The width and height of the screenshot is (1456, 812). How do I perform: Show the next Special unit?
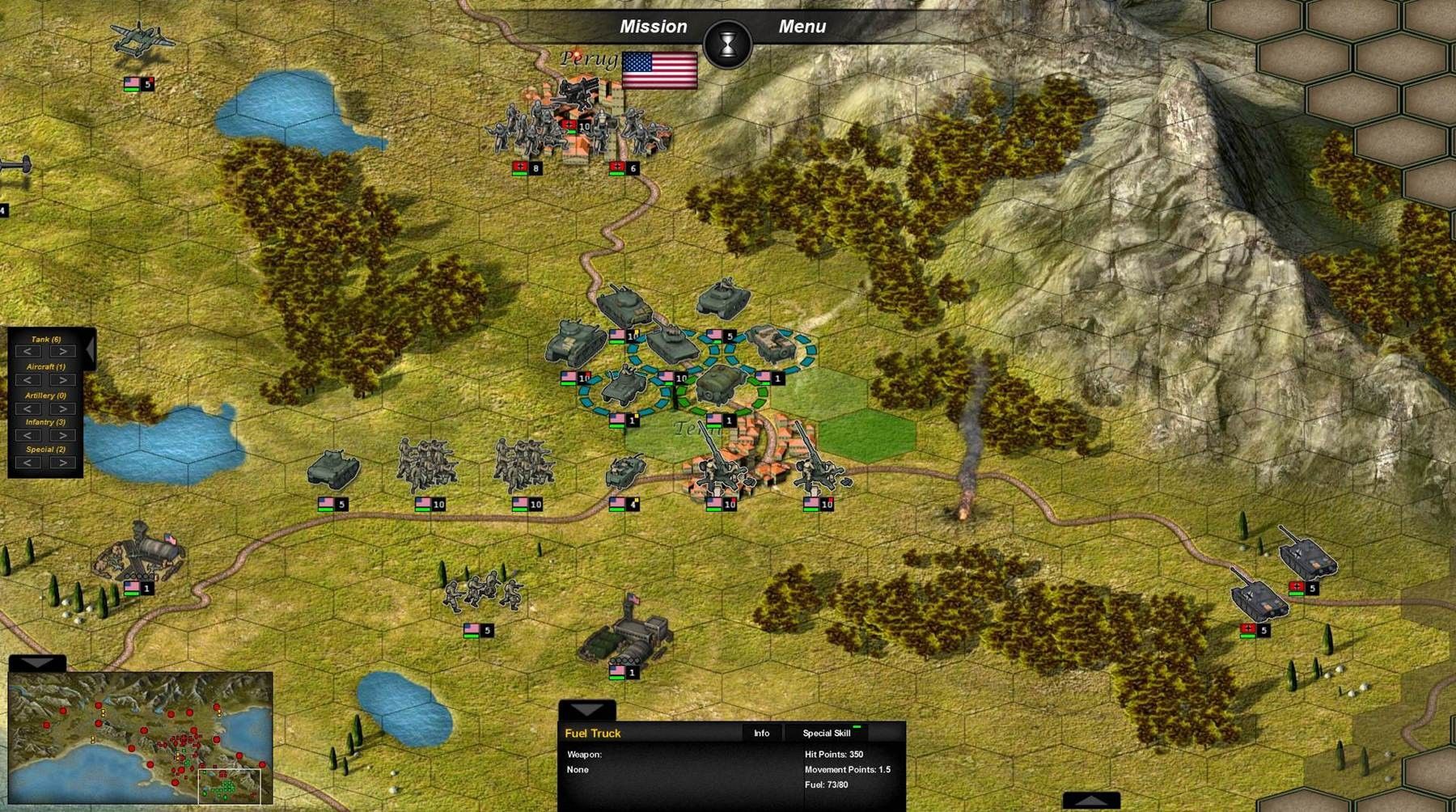(63, 463)
